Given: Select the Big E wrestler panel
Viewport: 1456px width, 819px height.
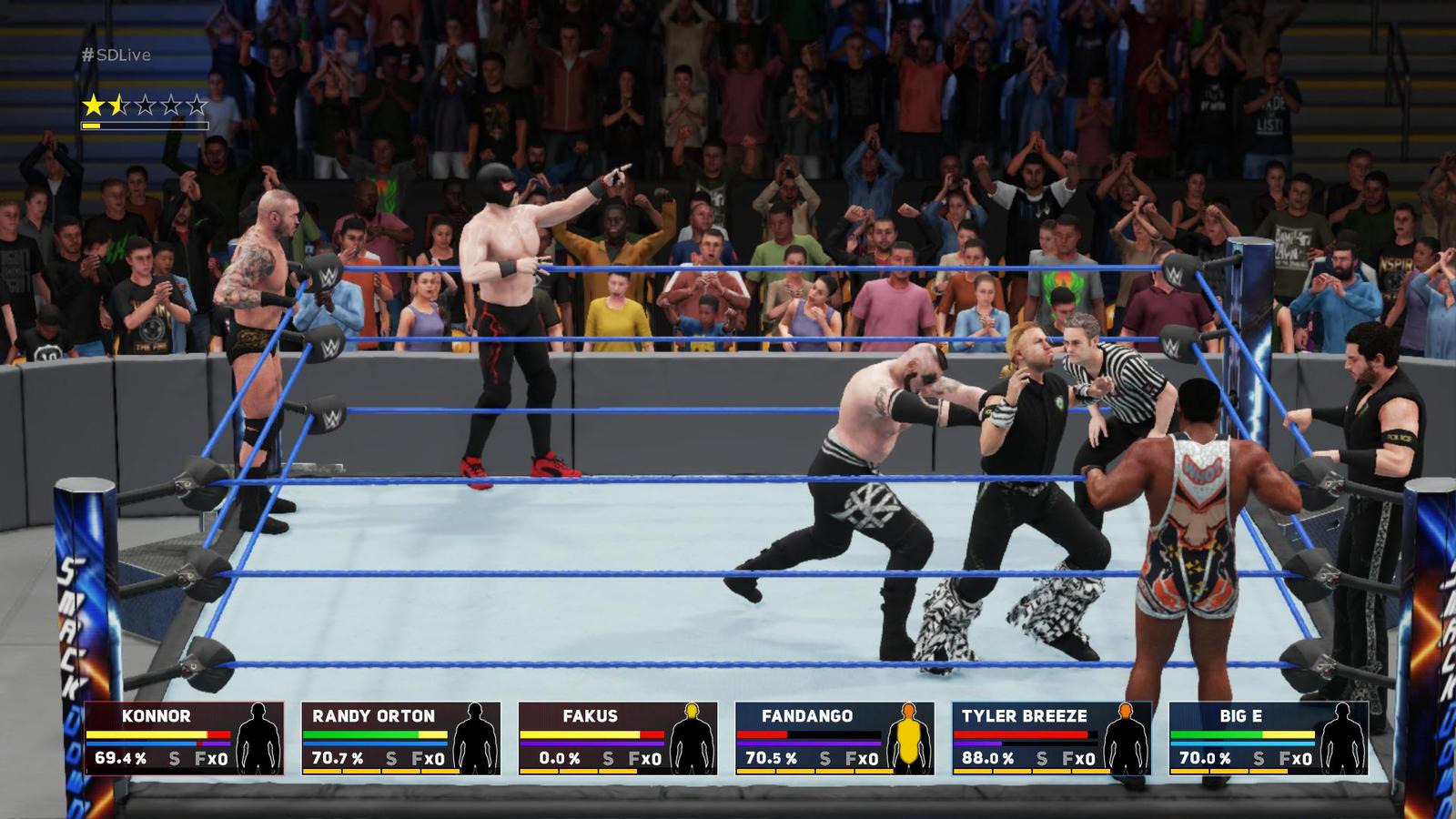Looking at the screenshot, I should [x=1268, y=738].
